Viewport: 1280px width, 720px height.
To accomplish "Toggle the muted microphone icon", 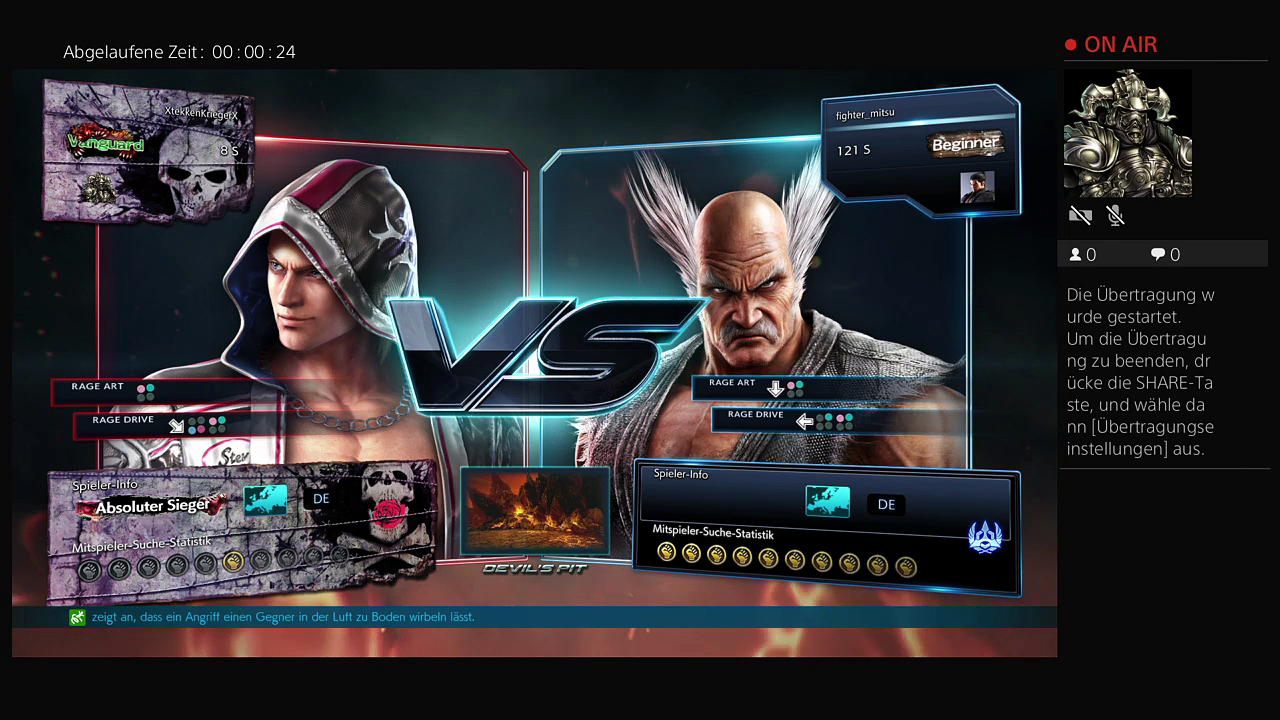I will coord(1115,215).
